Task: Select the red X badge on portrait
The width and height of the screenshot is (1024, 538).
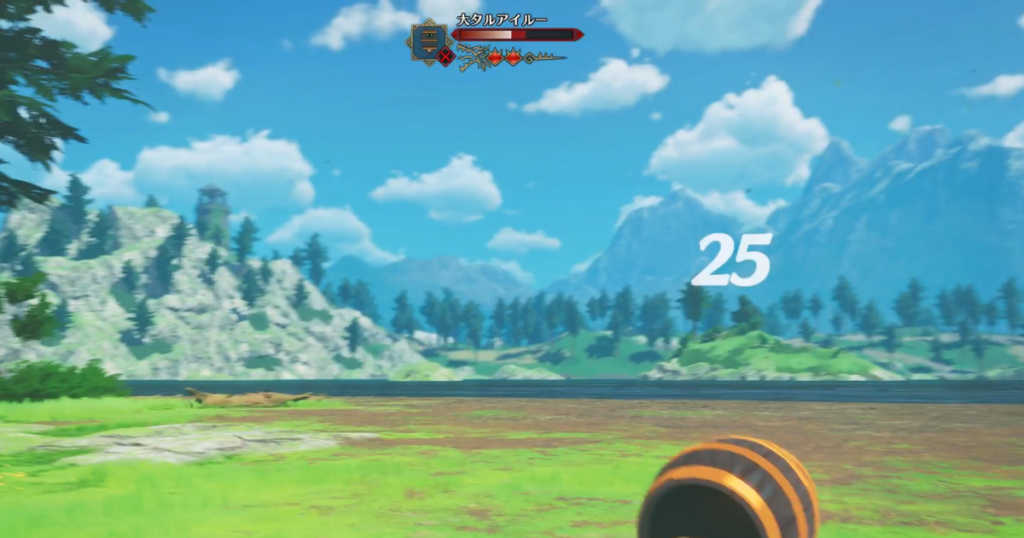Action: (x=446, y=57)
